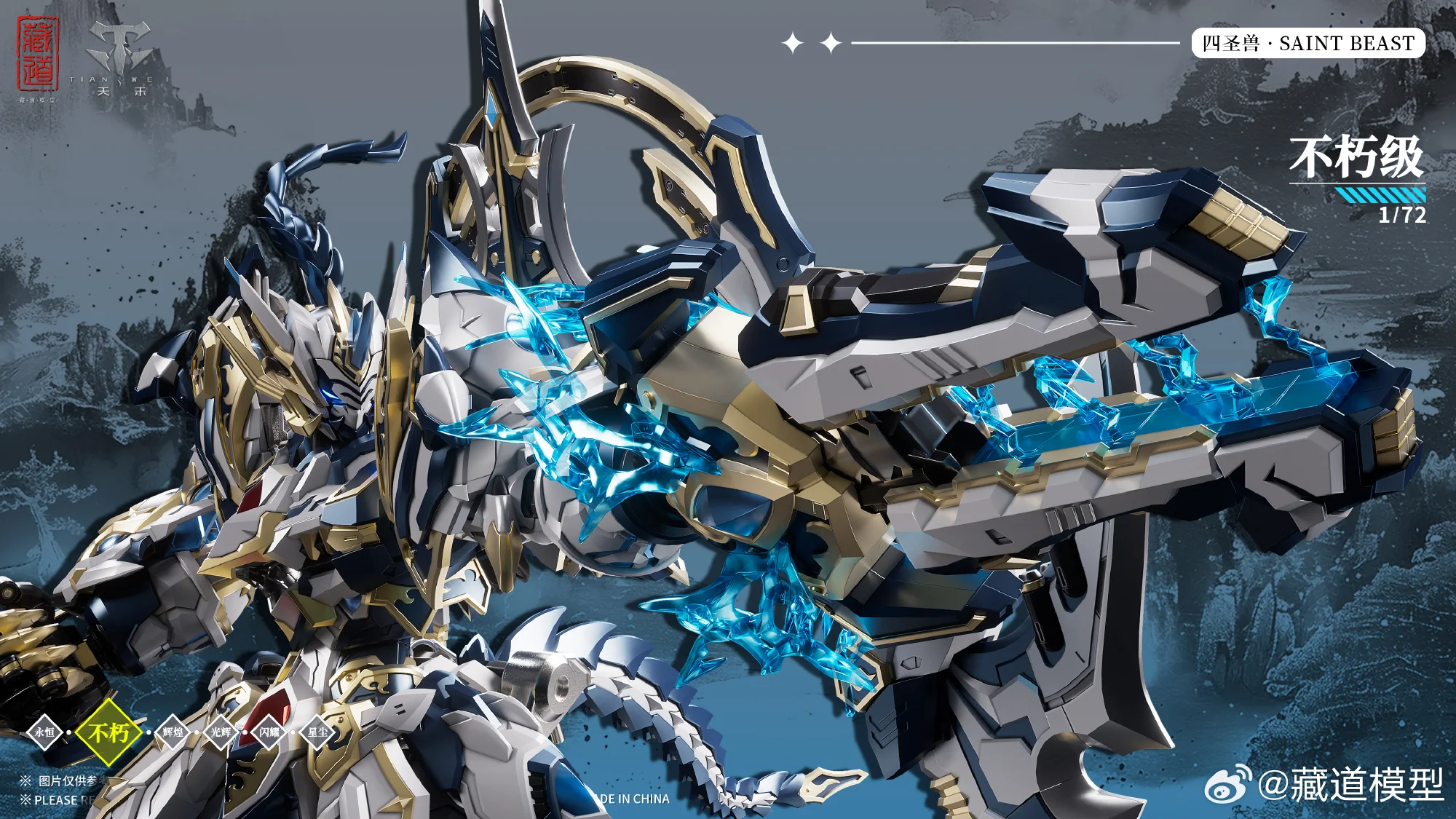Pick the 光辉 tier diamond
Image resolution: width=1456 pixels, height=819 pixels.
pyautogui.click(x=221, y=732)
